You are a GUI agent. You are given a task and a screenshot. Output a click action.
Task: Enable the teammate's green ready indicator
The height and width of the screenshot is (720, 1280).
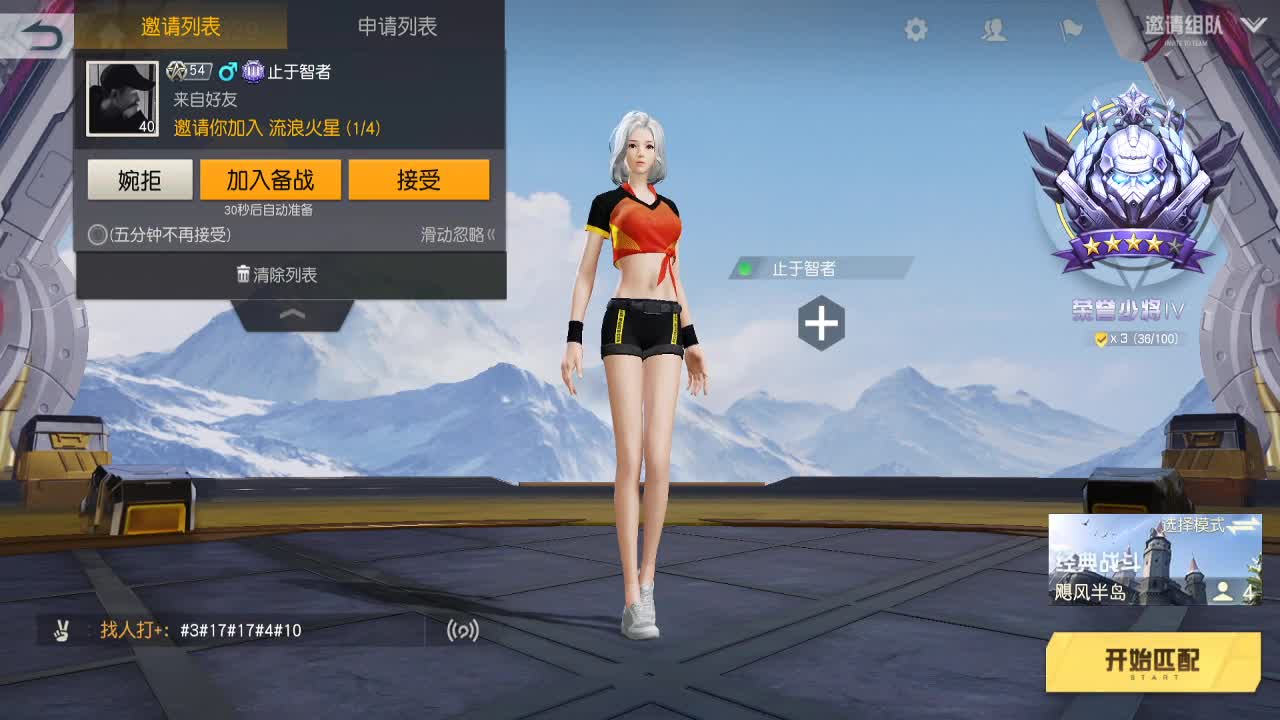[742, 267]
